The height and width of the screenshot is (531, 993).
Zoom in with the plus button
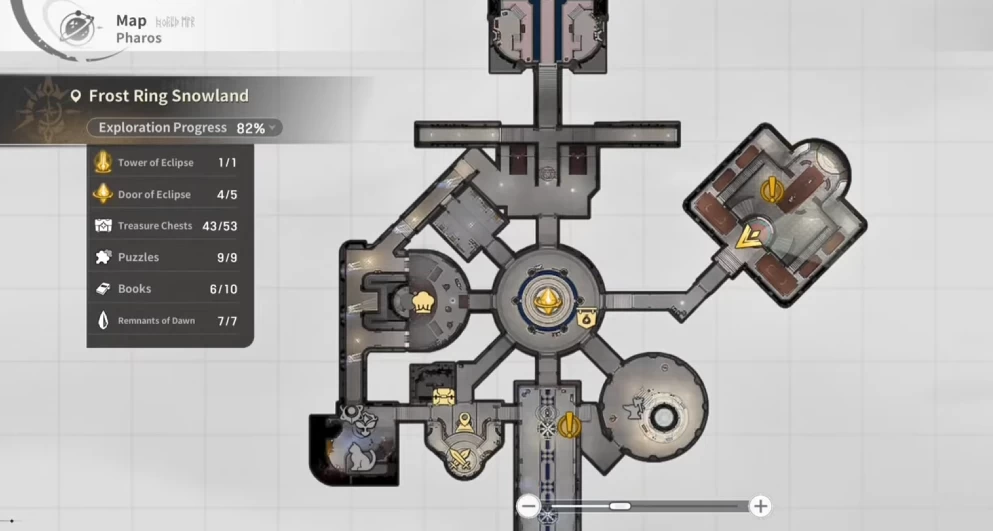tap(760, 506)
